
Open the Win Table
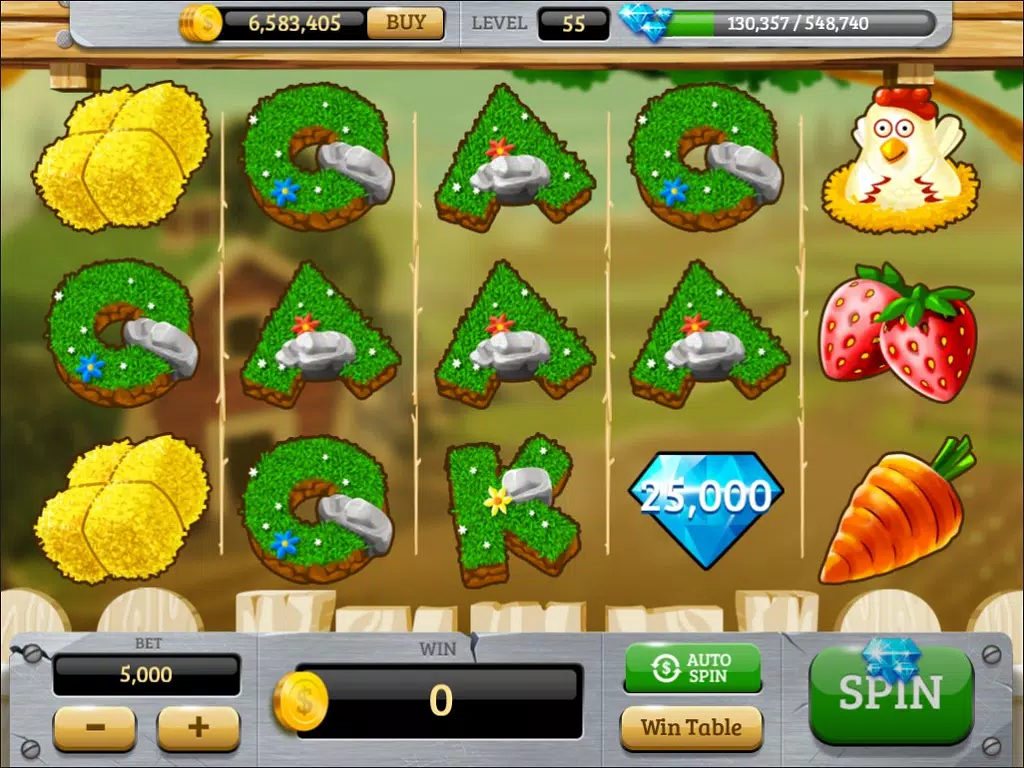[692, 727]
